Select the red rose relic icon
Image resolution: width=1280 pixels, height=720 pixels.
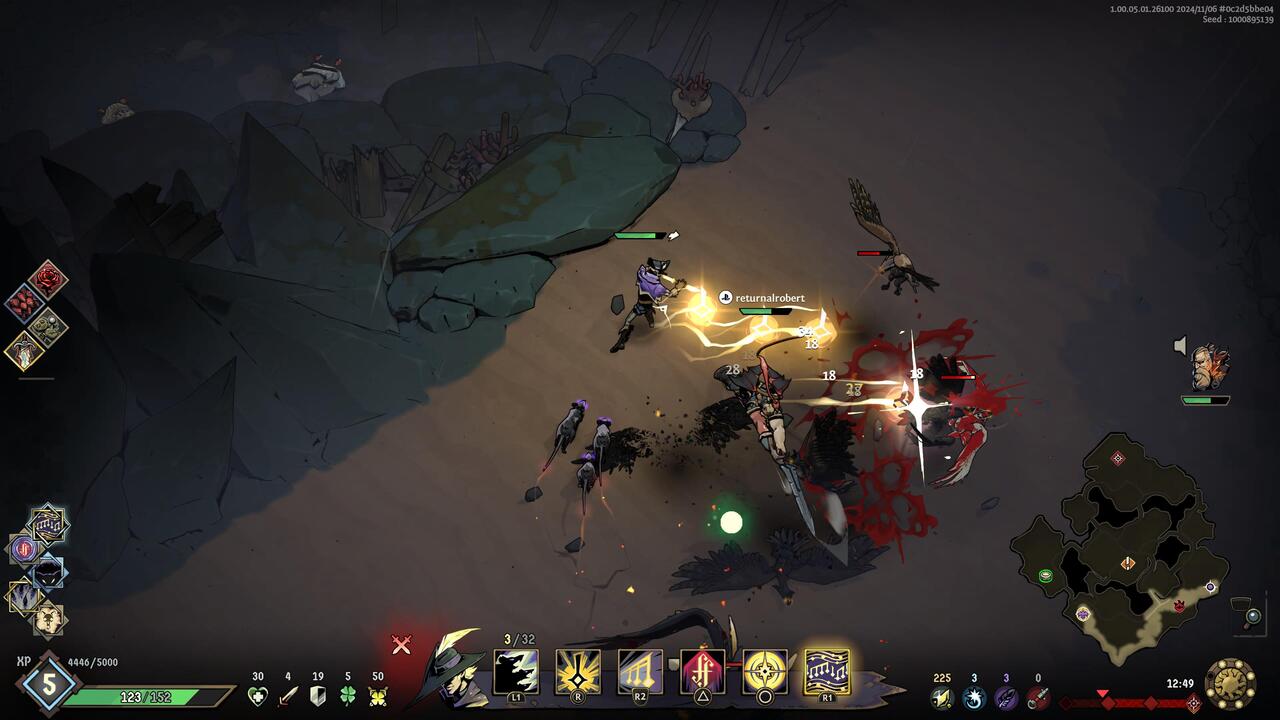(48, 279)
